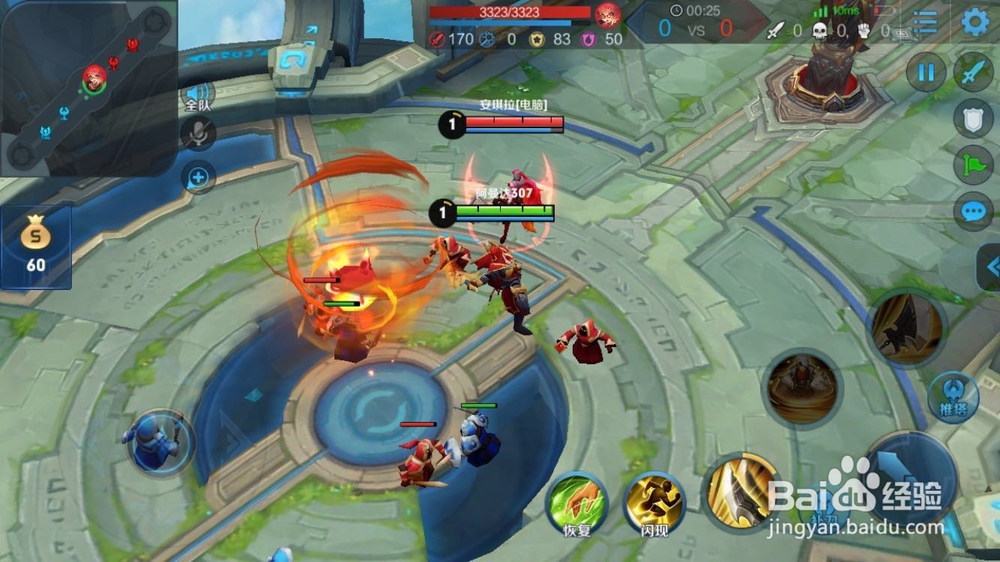The image size is (1000, 562).
Task: Toggle the muted microphone
Action: 198,133
